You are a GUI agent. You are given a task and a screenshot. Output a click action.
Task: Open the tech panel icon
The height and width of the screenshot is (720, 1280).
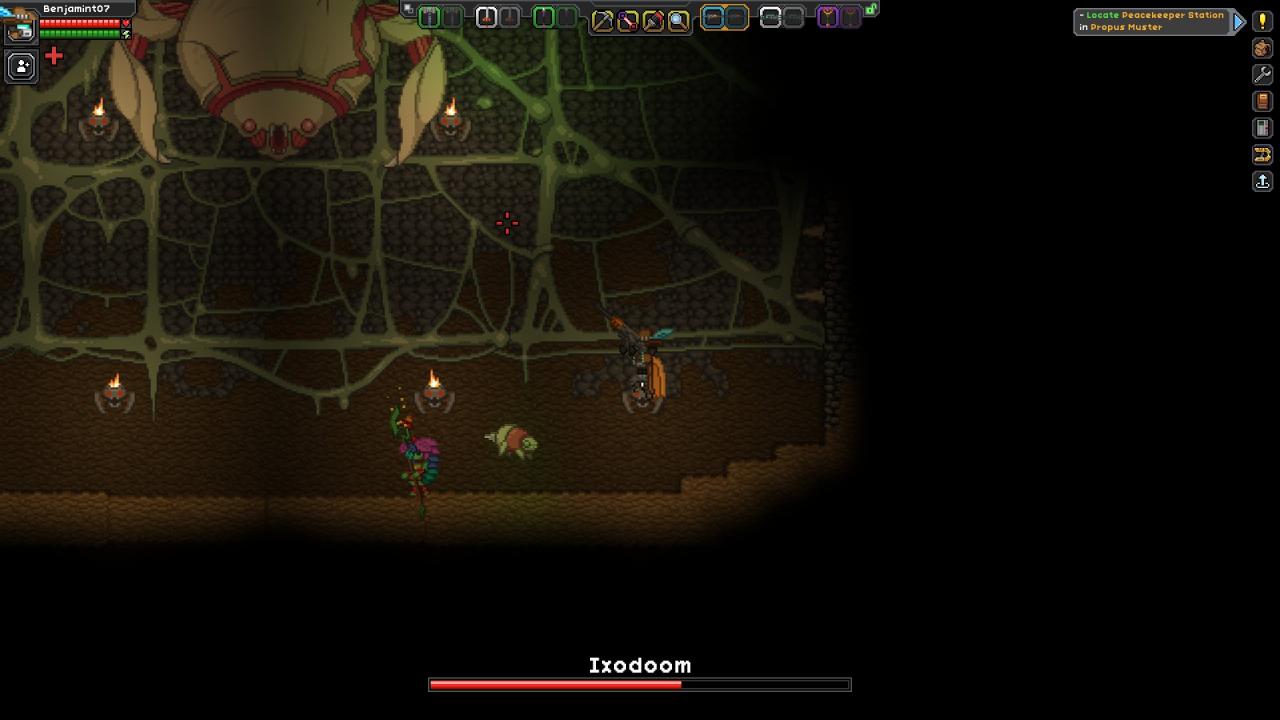1262,128
